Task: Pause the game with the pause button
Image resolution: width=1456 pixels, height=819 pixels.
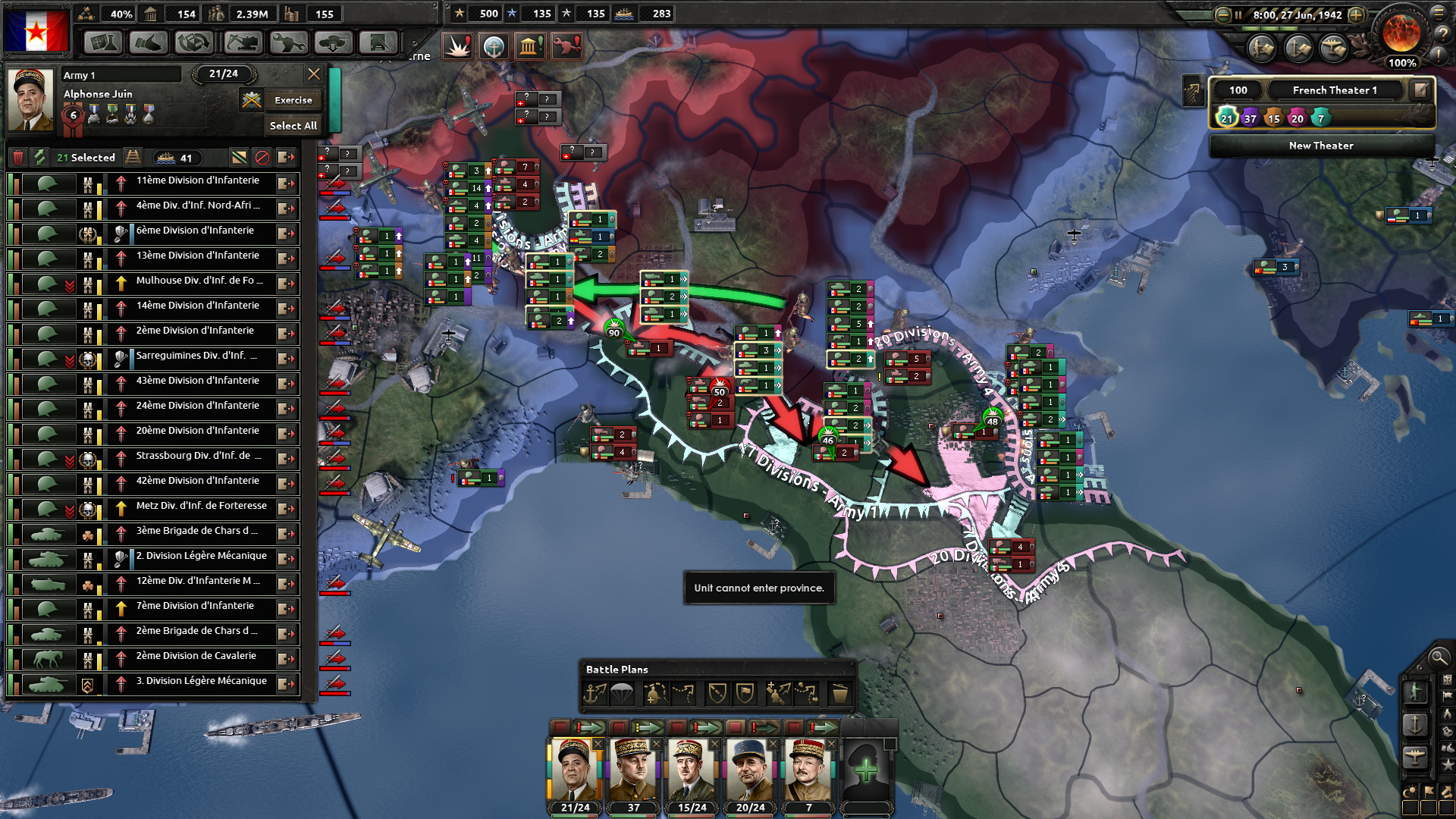Action: [1237, 14]
